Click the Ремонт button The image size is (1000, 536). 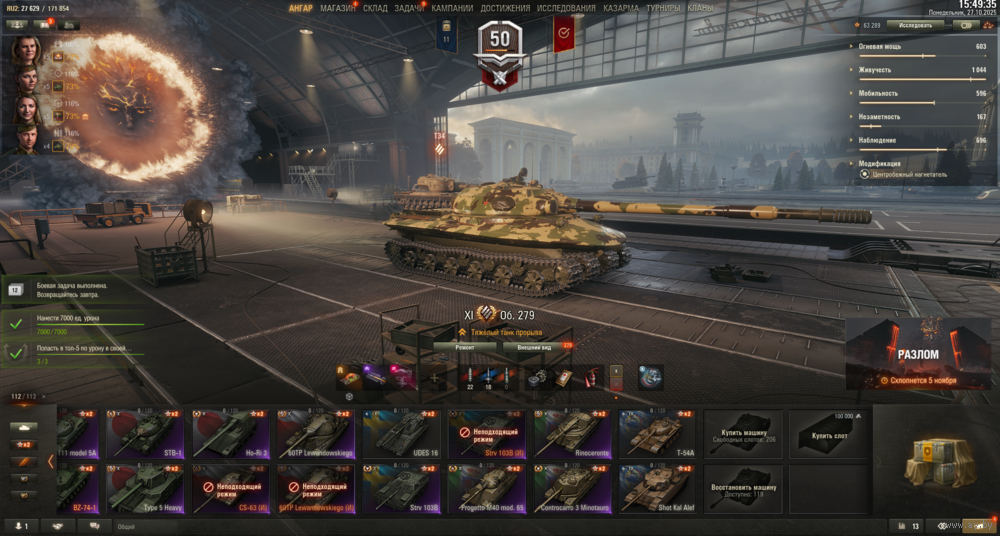[x=464, y=347]
